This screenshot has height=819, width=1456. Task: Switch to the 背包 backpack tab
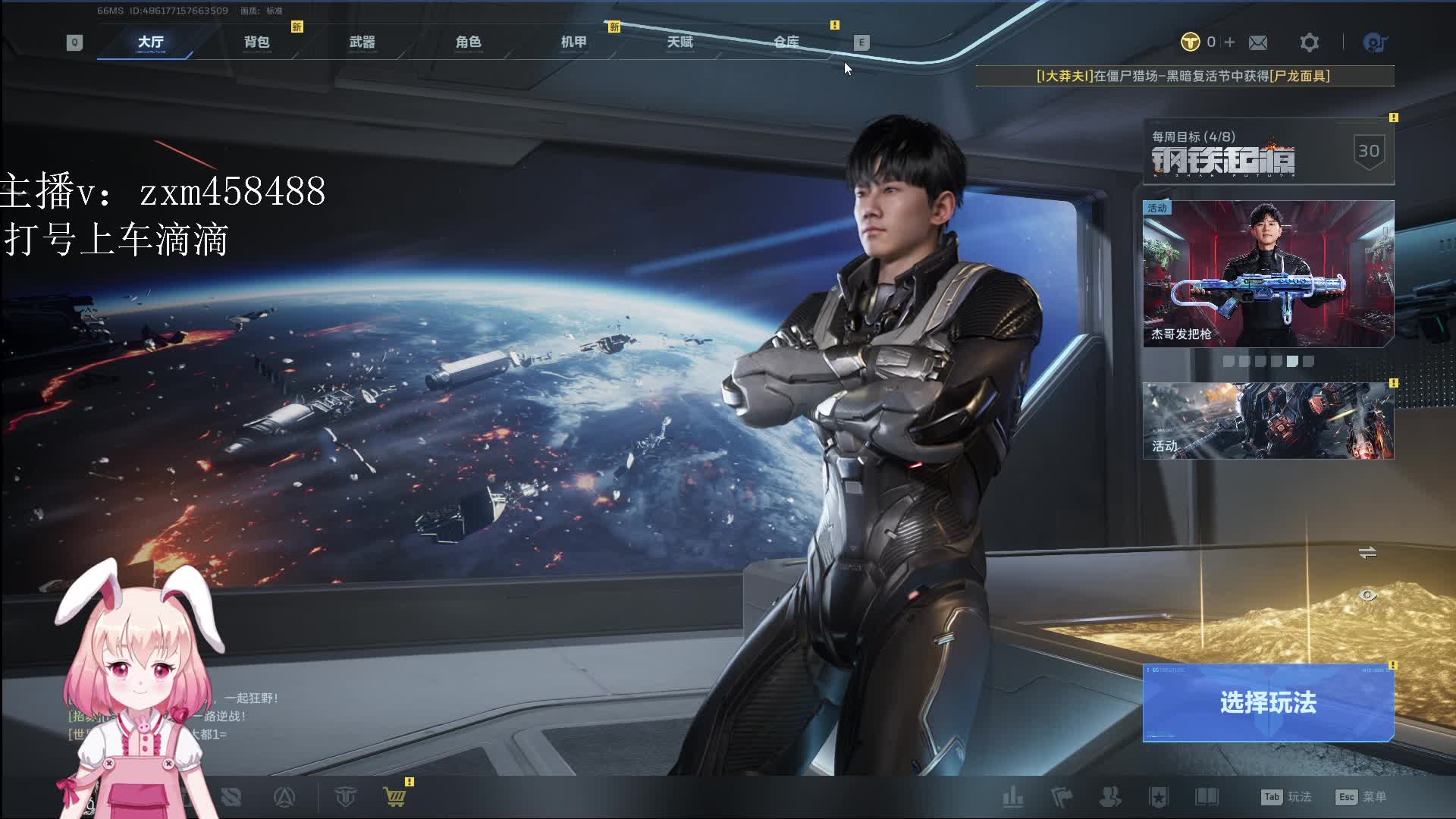(x=256, y=42)
